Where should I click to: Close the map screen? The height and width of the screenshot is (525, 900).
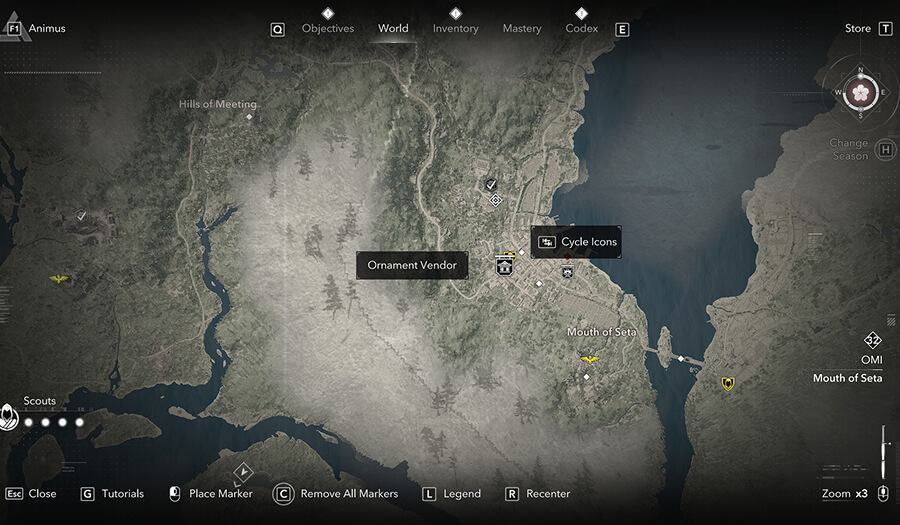42,494
